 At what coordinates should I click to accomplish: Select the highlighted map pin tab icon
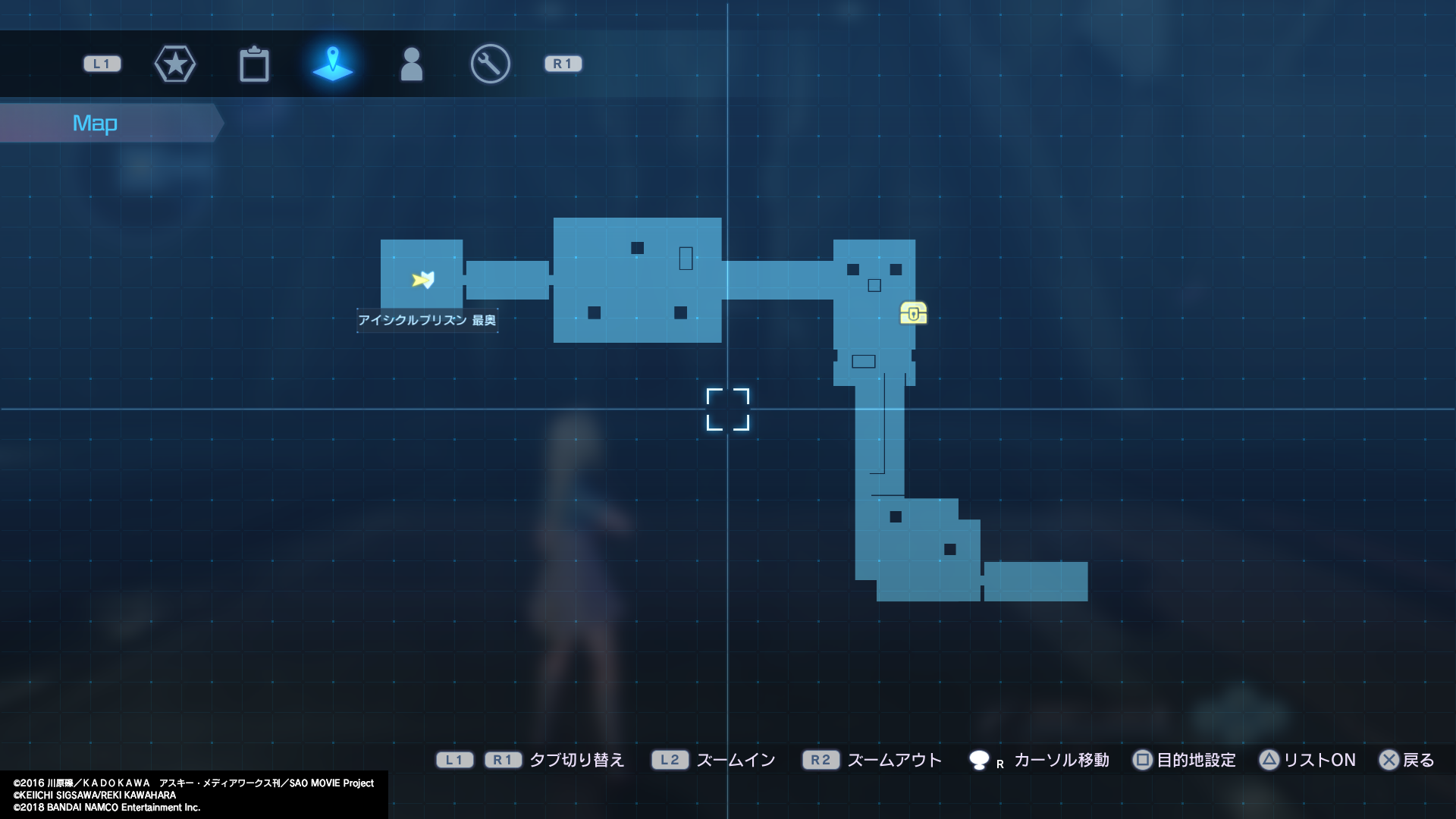[334, 64]
